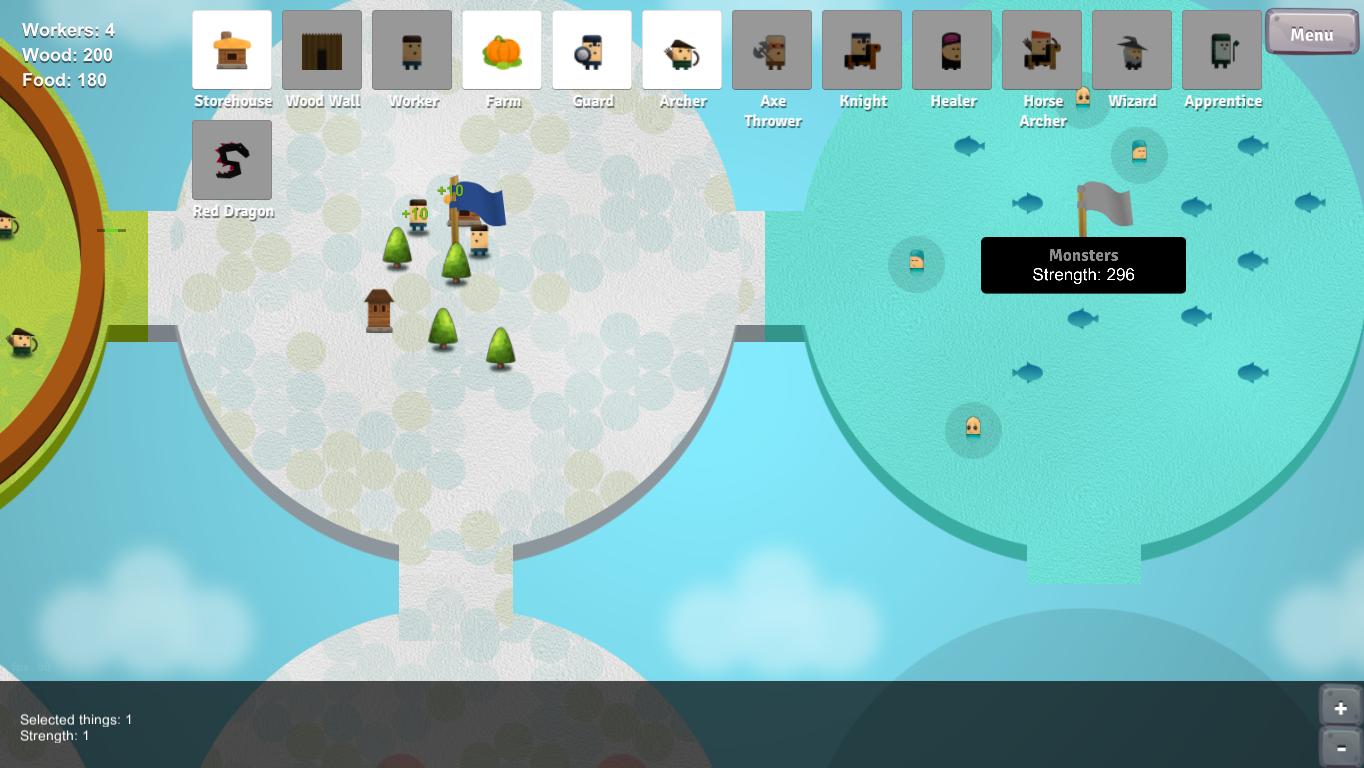Select the Red Dragon icon

point(232,160)
